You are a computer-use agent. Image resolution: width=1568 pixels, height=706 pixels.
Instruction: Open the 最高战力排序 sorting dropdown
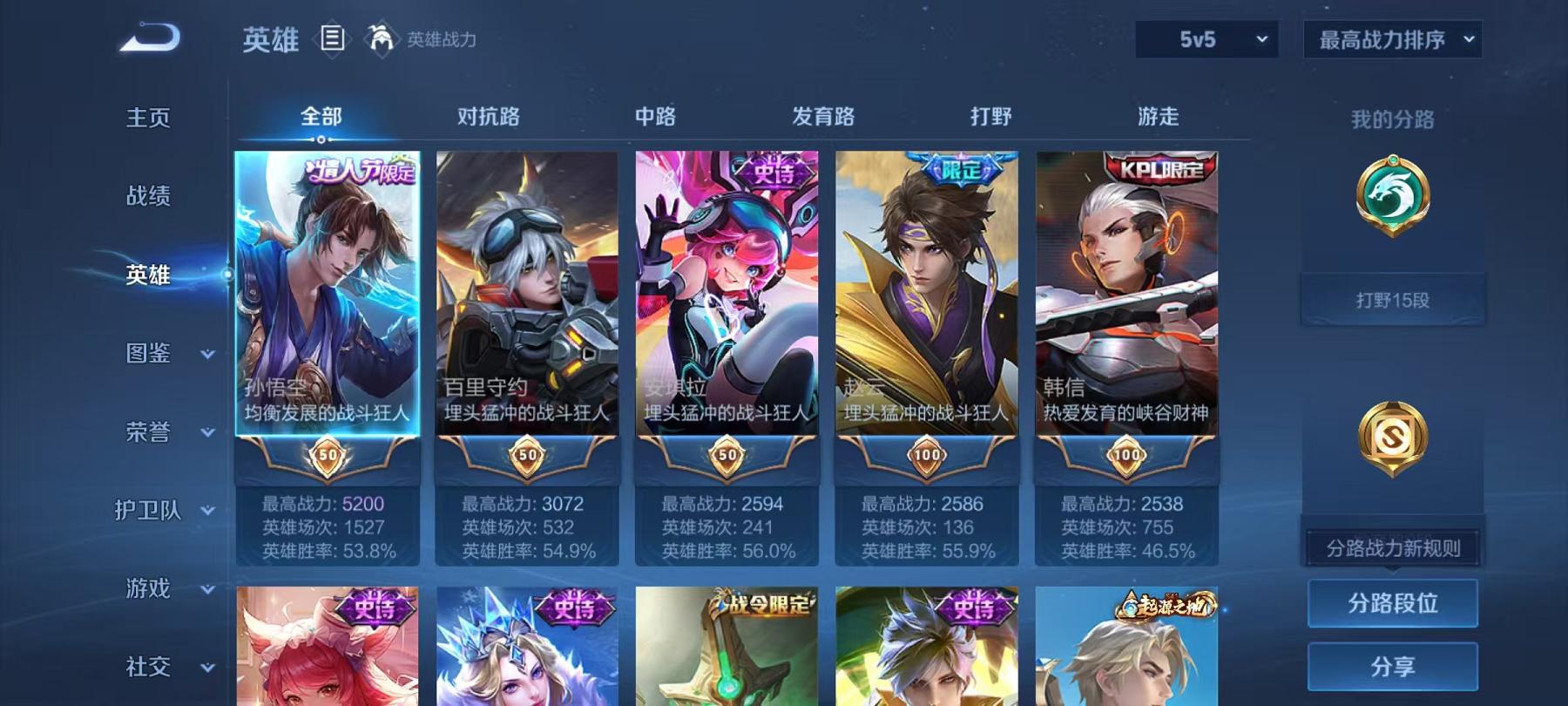pyautogui.click(x=1389, y=39)
